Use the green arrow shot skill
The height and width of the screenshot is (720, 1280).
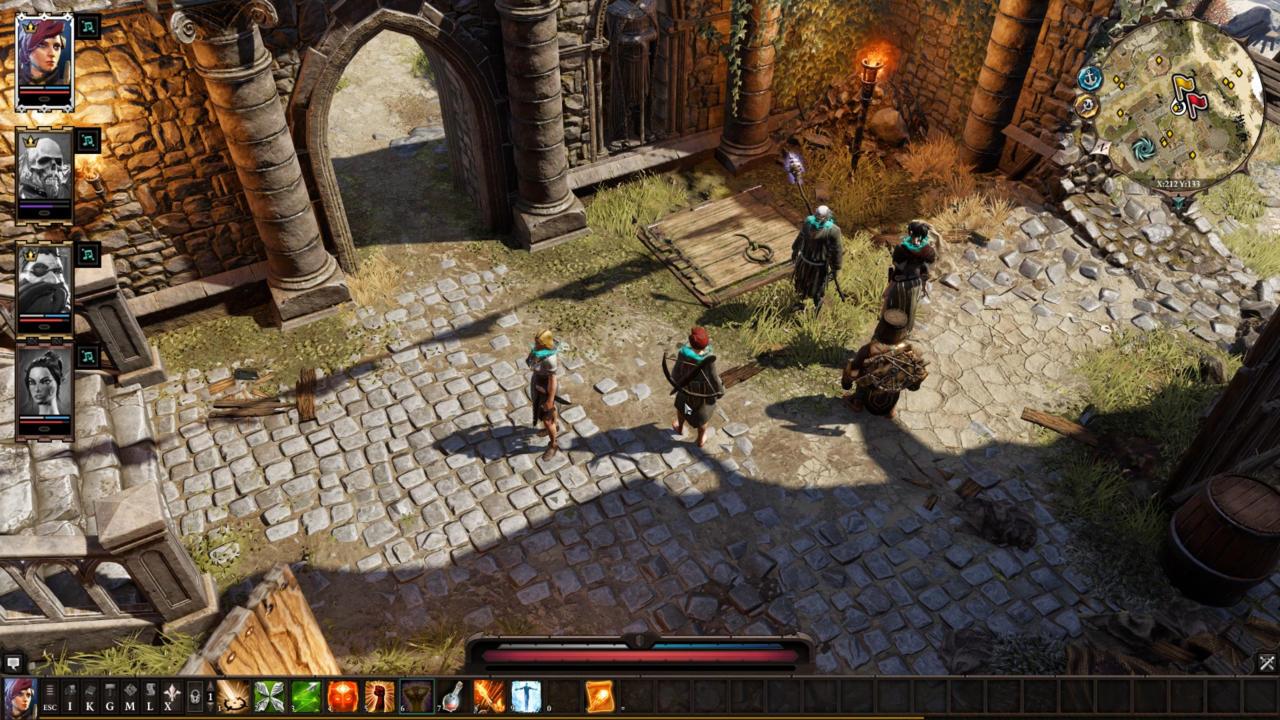tap(306, 696)
